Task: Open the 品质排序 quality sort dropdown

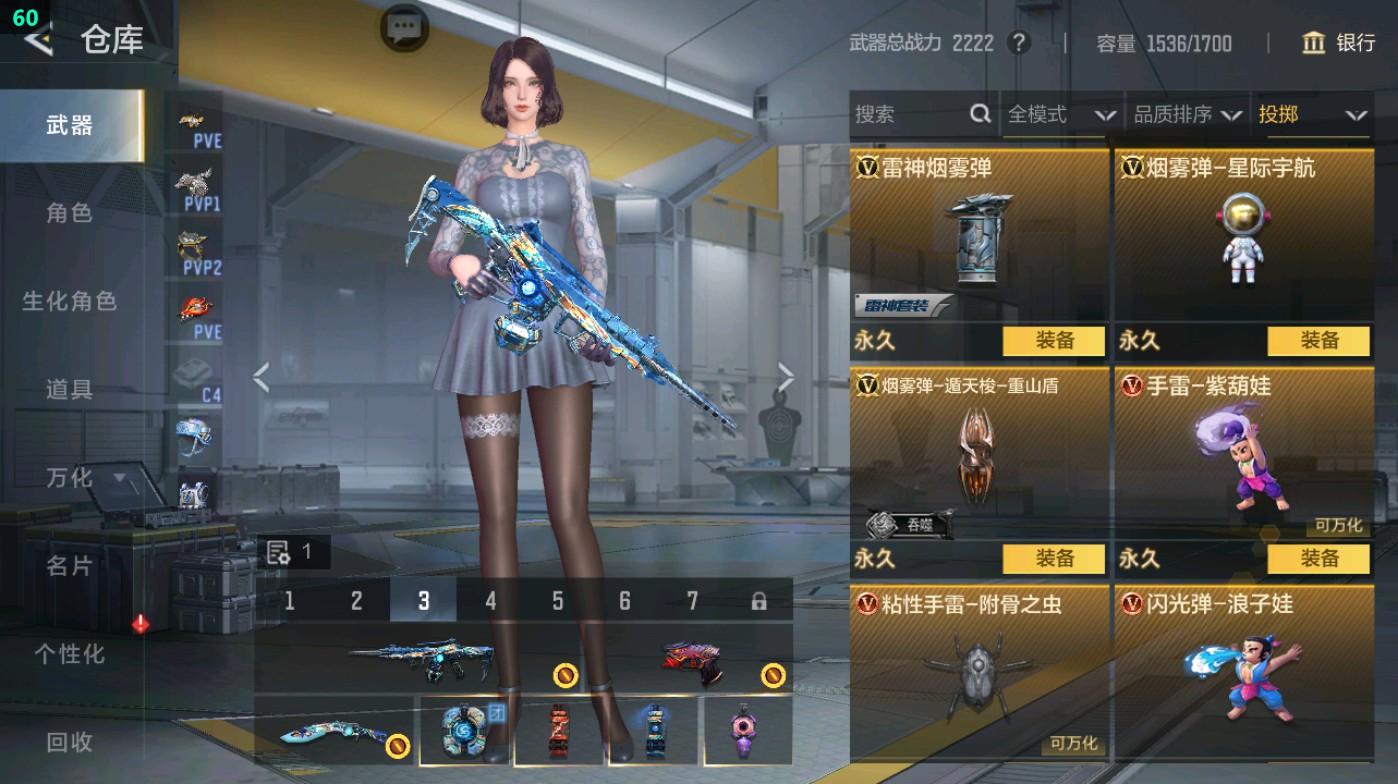Action: tap(1185, 115)
